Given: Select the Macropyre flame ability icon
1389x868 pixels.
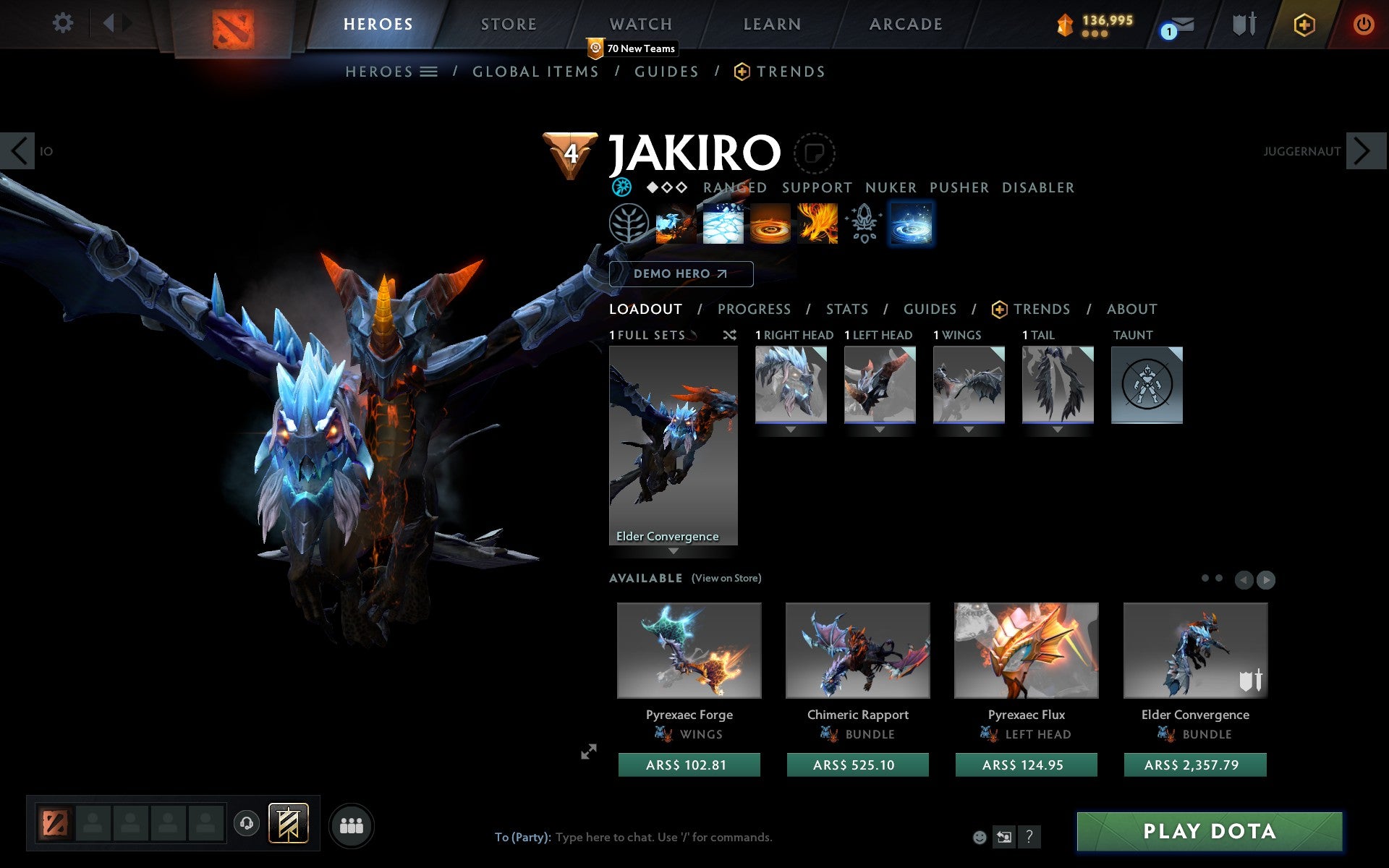Looking at the screenshot, I should (817, 224).
